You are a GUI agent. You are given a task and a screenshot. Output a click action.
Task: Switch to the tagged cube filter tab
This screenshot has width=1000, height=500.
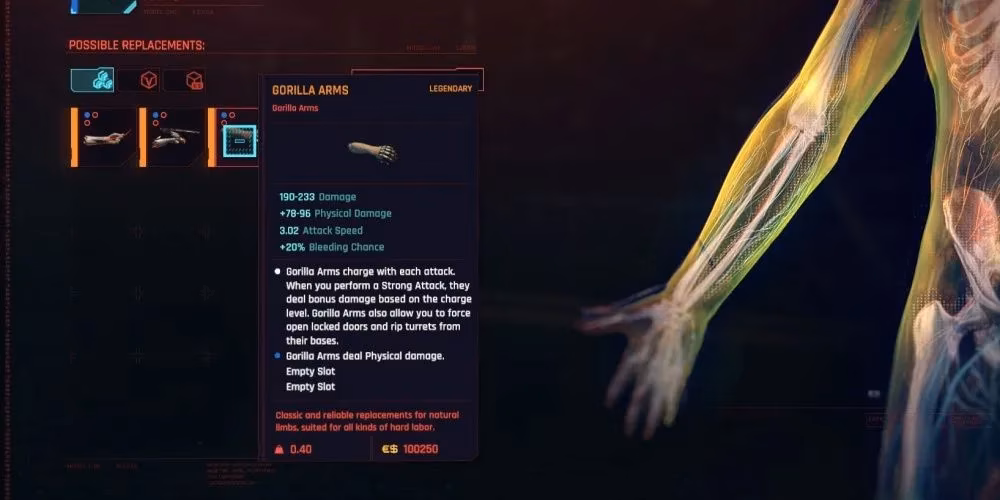(194, 80)
